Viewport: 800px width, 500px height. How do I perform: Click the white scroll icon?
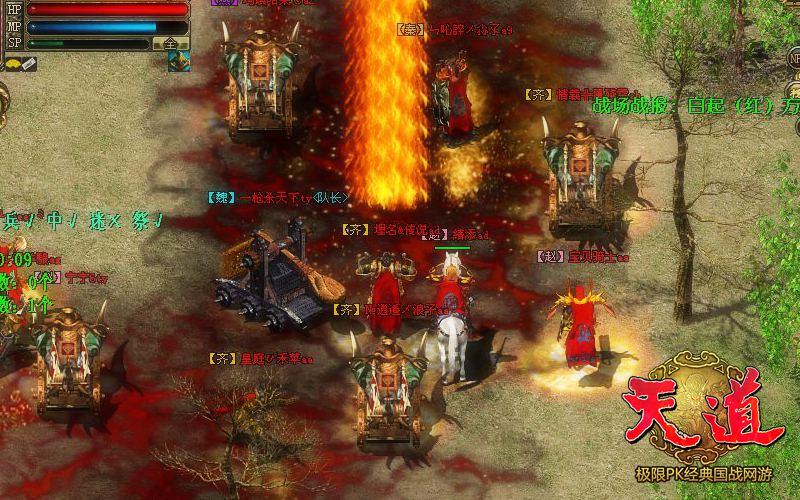coord(29,64)
